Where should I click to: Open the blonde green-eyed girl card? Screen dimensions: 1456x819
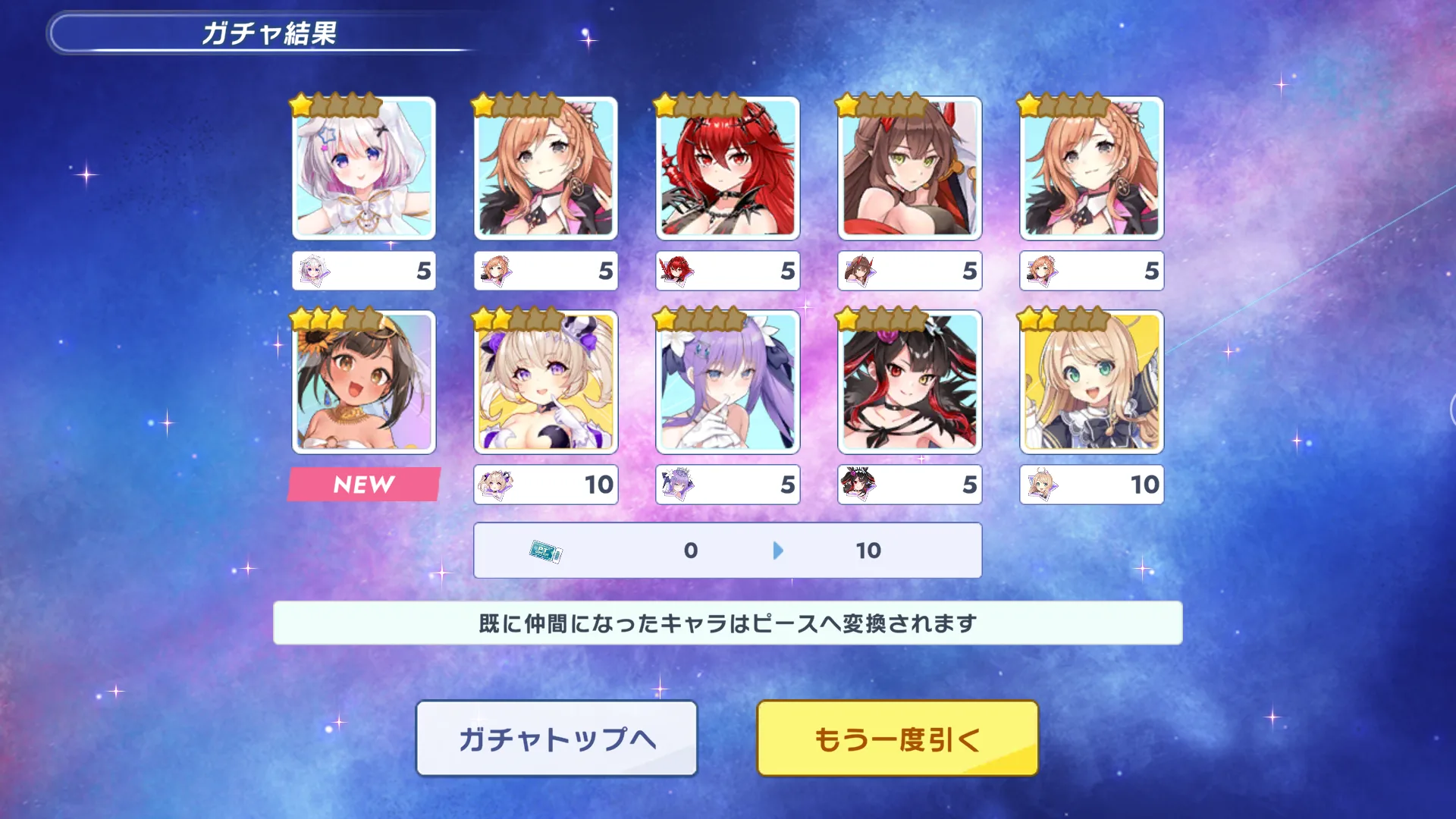click(x=1091, y=382)
